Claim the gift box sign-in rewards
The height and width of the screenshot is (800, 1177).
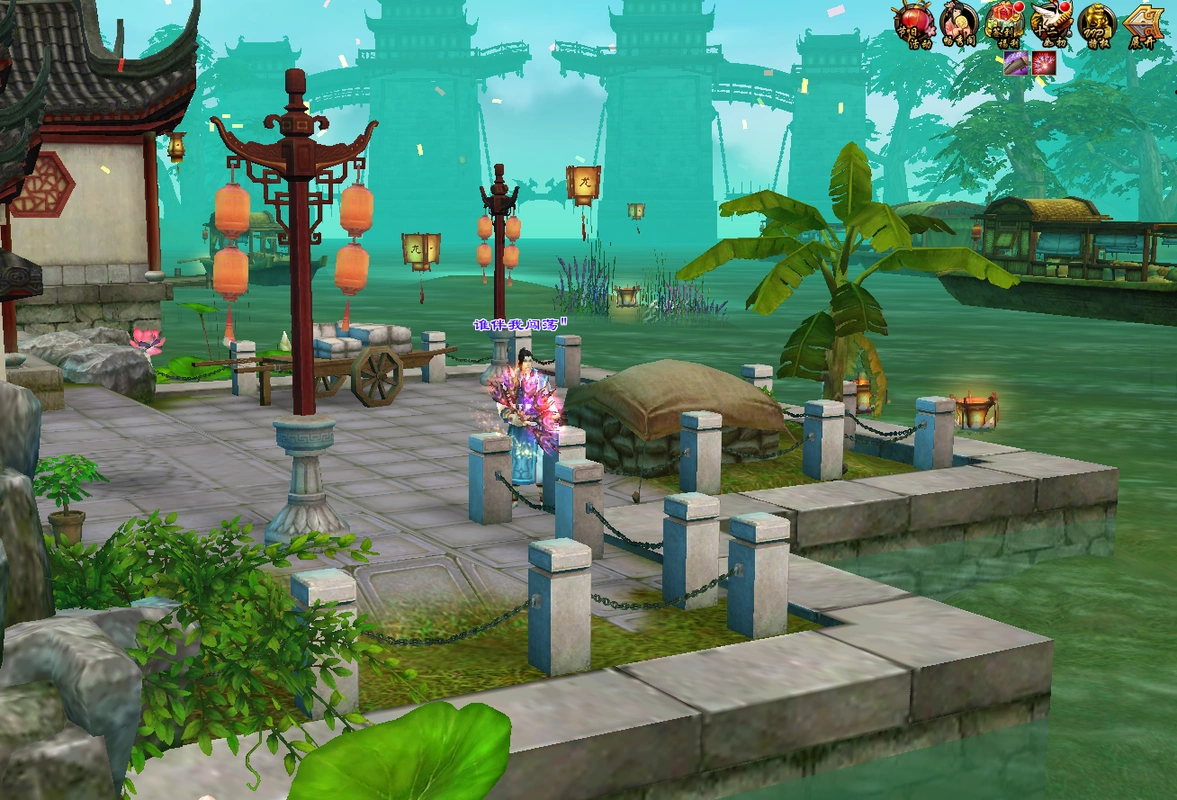pyautogui.click(x=1004, y=22)
